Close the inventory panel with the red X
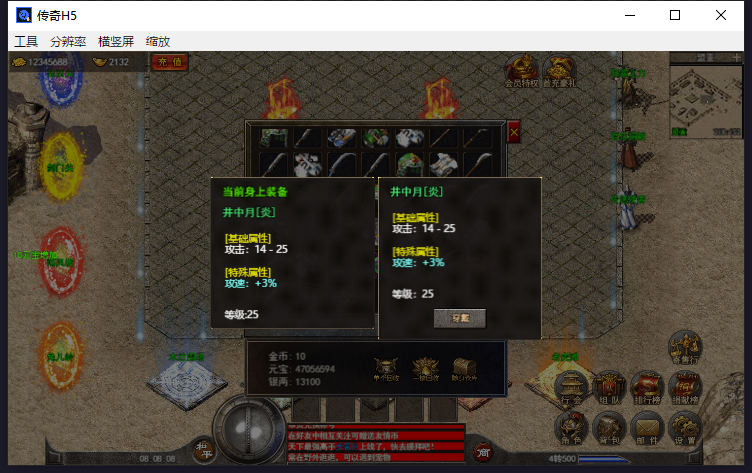The width and height of the screenshot is (752, 473). 514,132
